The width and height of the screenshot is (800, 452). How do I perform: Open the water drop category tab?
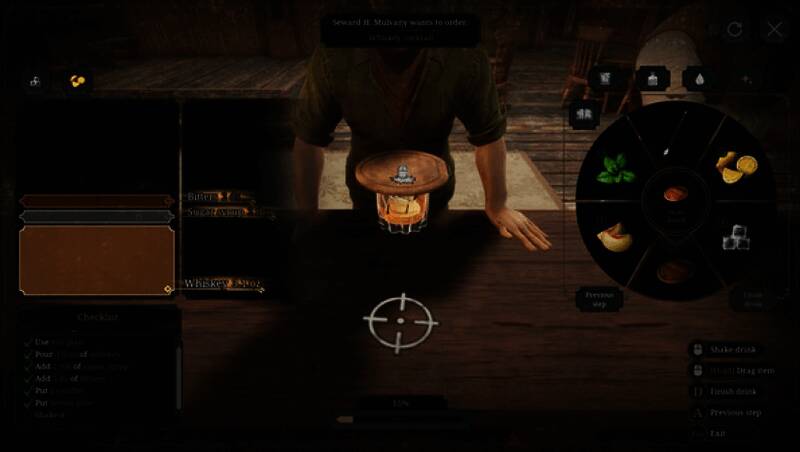tap(696, 78)
